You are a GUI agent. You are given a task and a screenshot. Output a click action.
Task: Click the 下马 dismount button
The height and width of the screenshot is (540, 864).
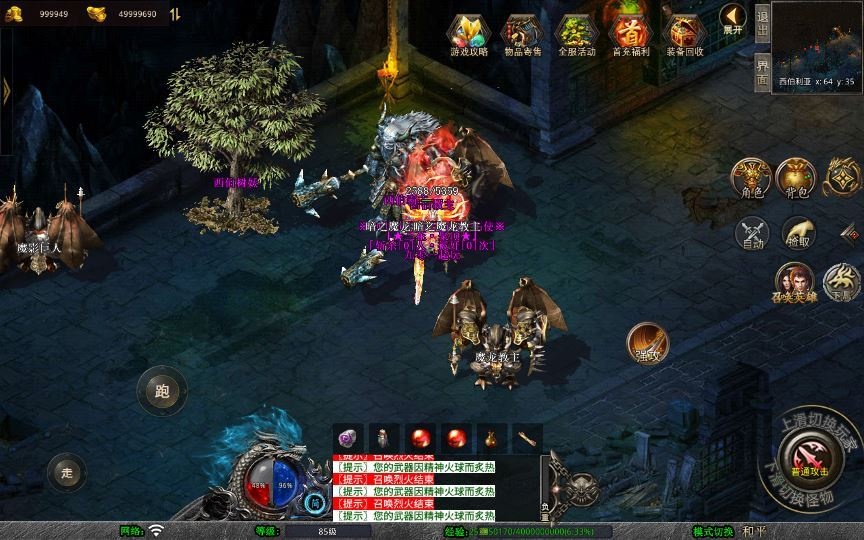point(842,282)
